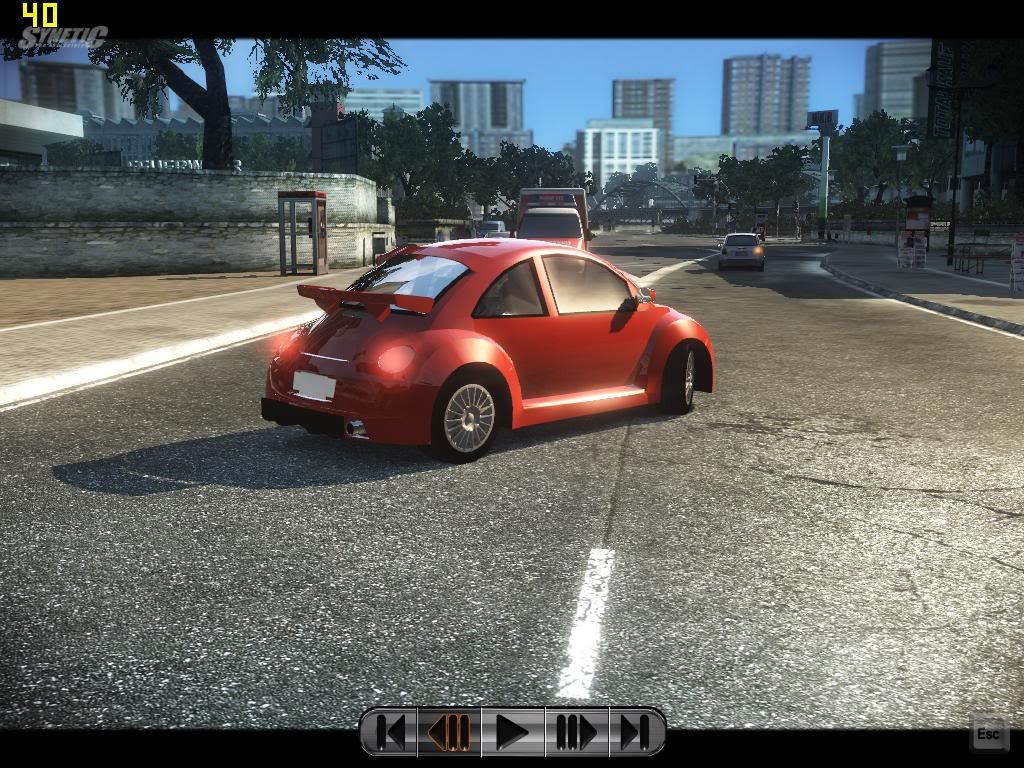1024x768 pixels.
Task: Play the replay at normal speed
Action: point(512,732)
